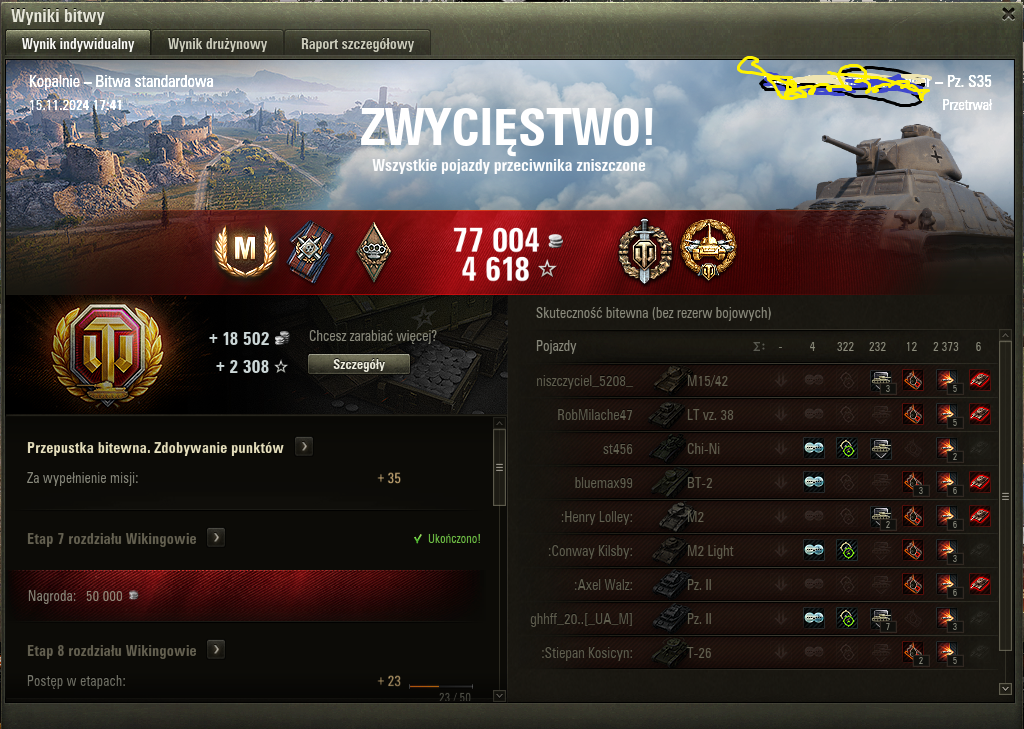Viewport: 1024px width, 729px height.
Task: Expand Etap 7 rozdziału Wikingowie details
Action: click(x=215, y=538)
